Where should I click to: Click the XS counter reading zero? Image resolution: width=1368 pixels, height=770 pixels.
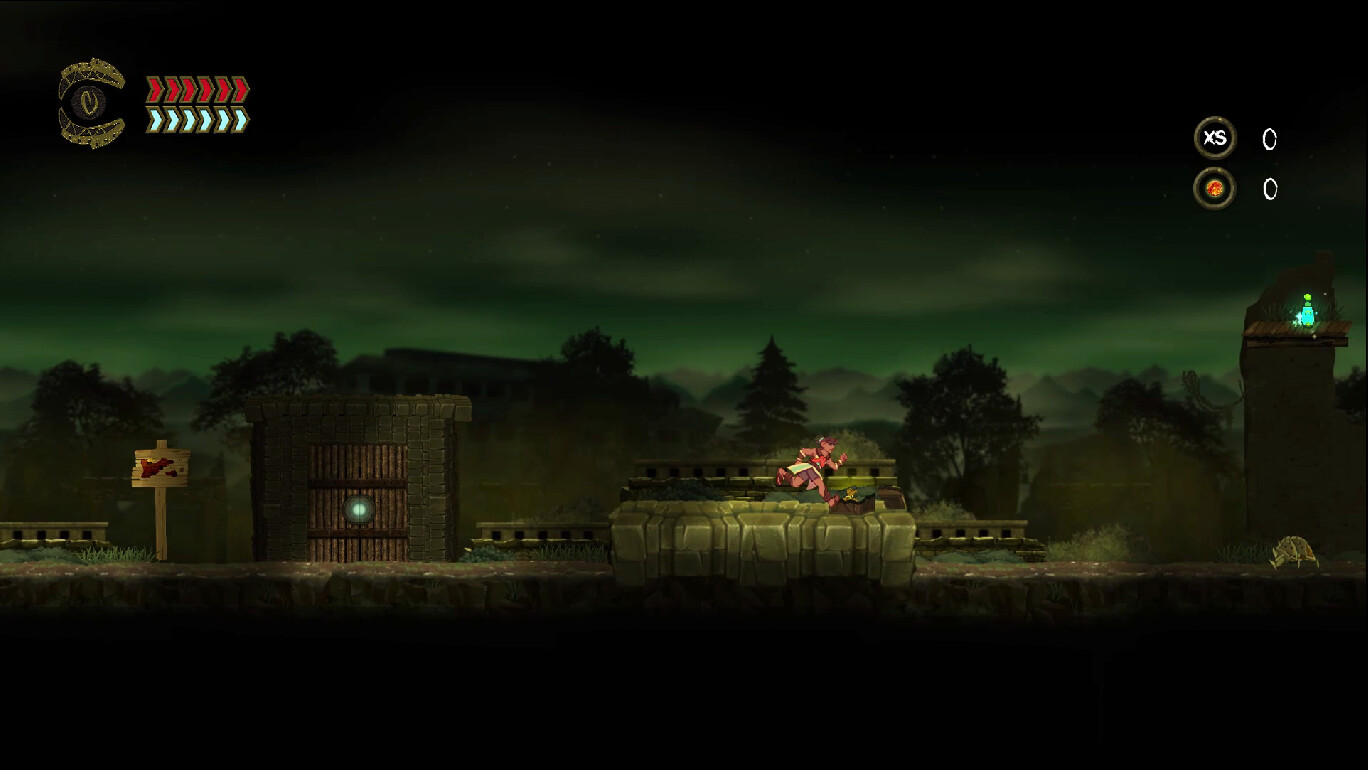1269,140
